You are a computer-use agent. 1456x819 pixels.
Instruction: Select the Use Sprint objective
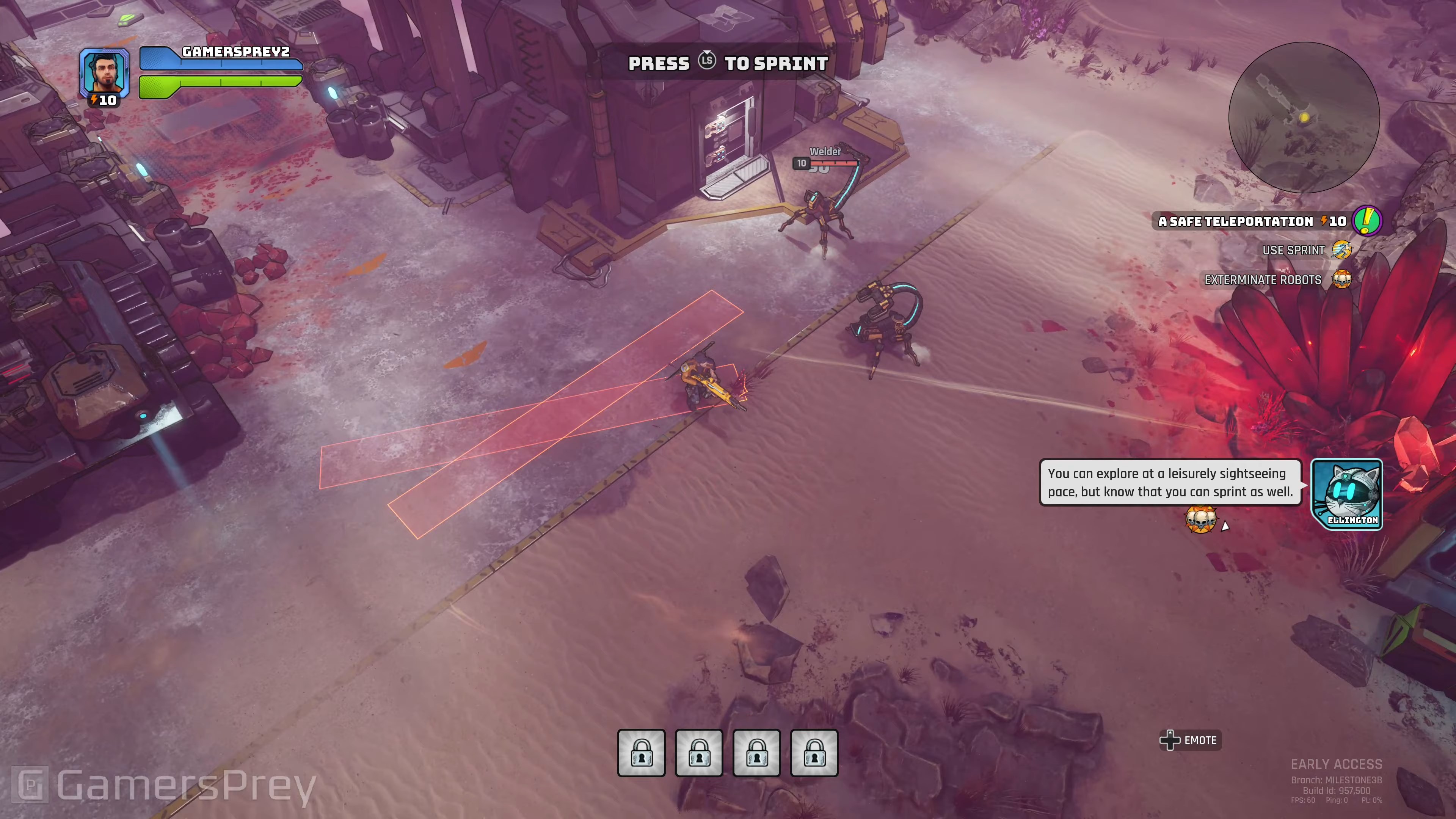tap(1294, 250)
